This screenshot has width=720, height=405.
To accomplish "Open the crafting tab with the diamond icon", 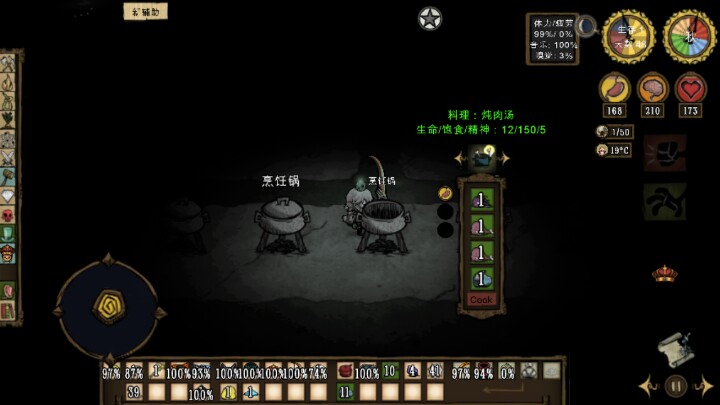I will click(x=8, y=195).
